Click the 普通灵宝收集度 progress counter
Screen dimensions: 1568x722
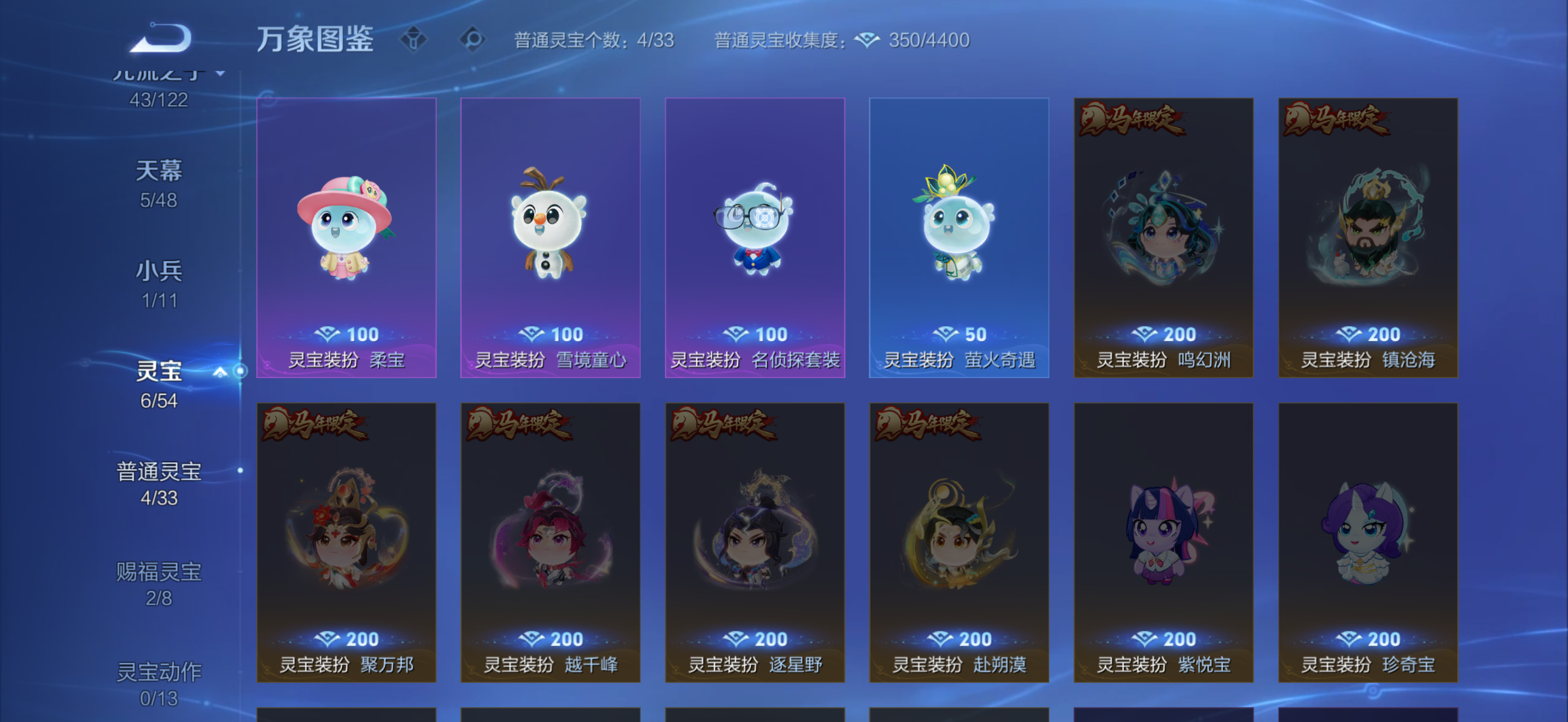784,40
